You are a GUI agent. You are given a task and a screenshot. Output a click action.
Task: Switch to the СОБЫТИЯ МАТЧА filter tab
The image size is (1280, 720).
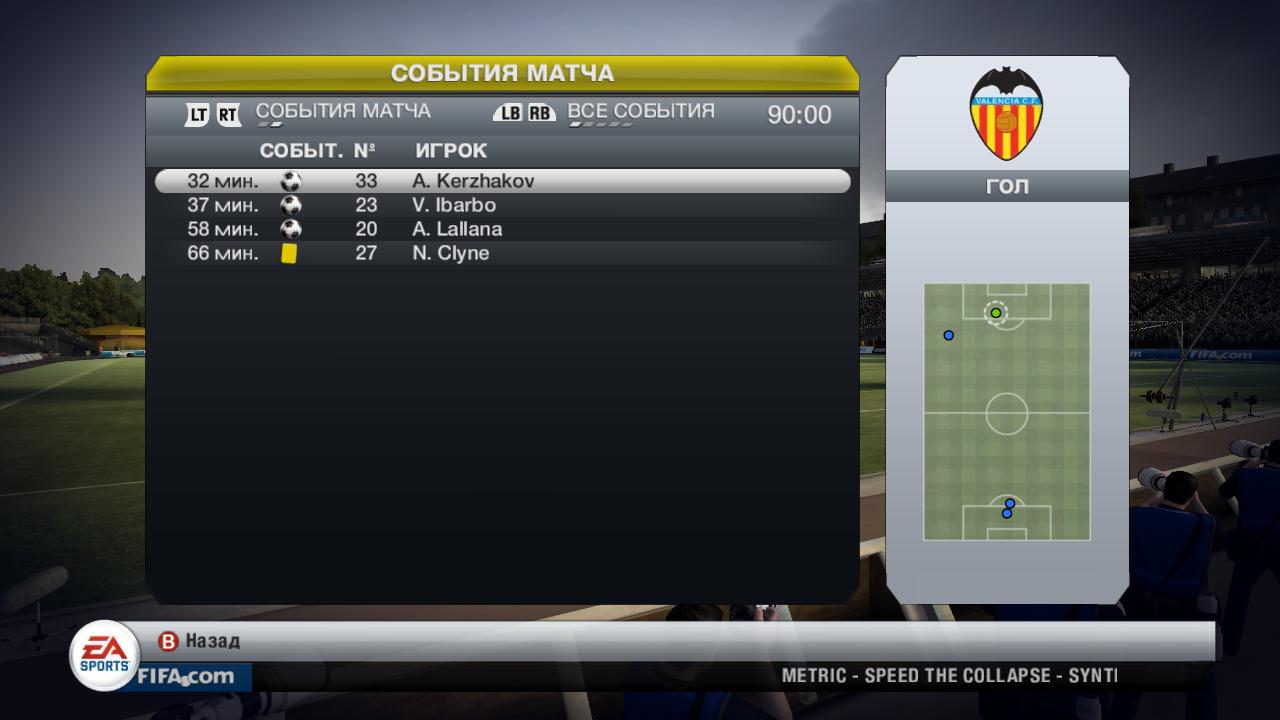[343, 111]
